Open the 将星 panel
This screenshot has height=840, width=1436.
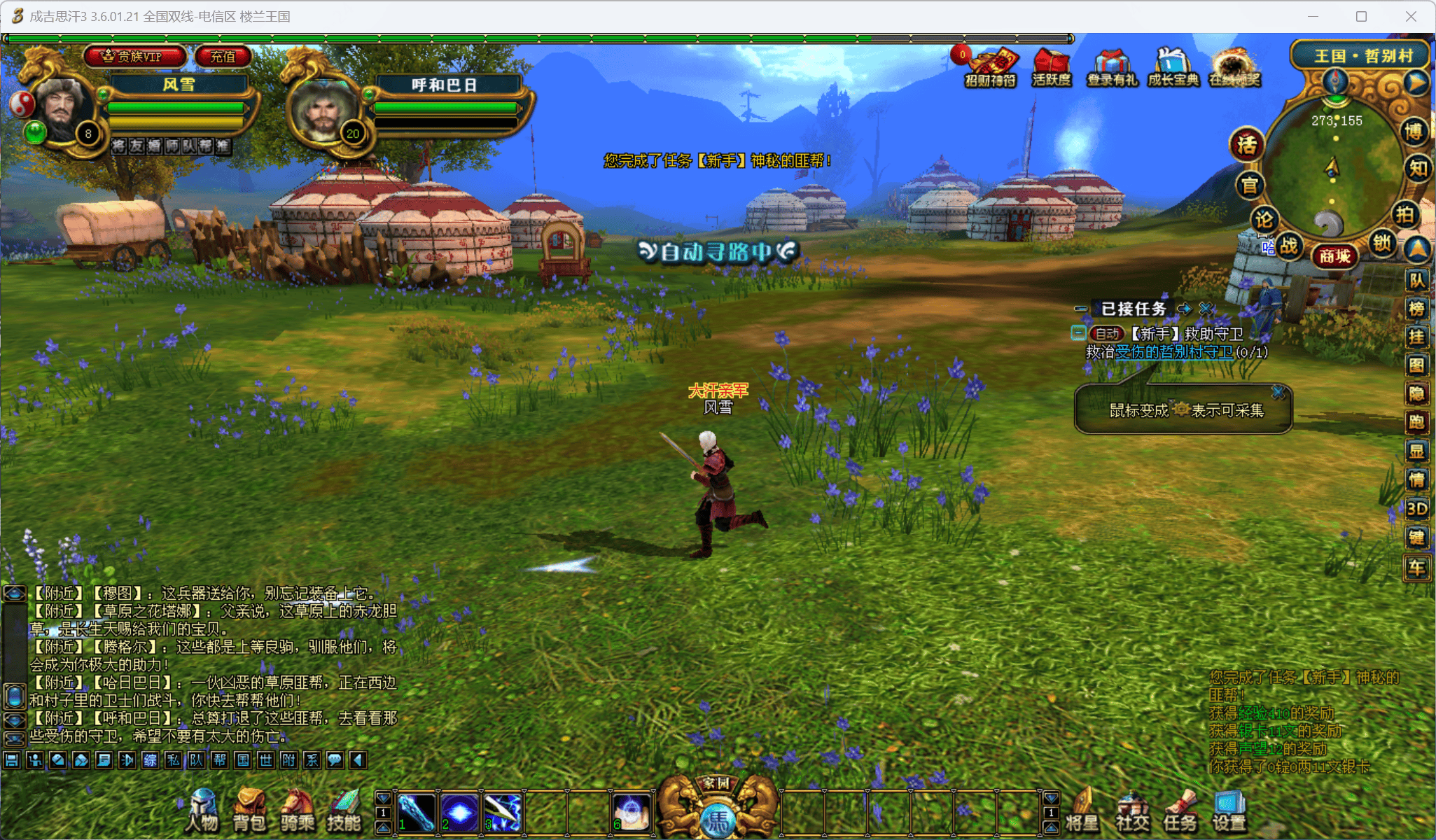point(1082,811)
